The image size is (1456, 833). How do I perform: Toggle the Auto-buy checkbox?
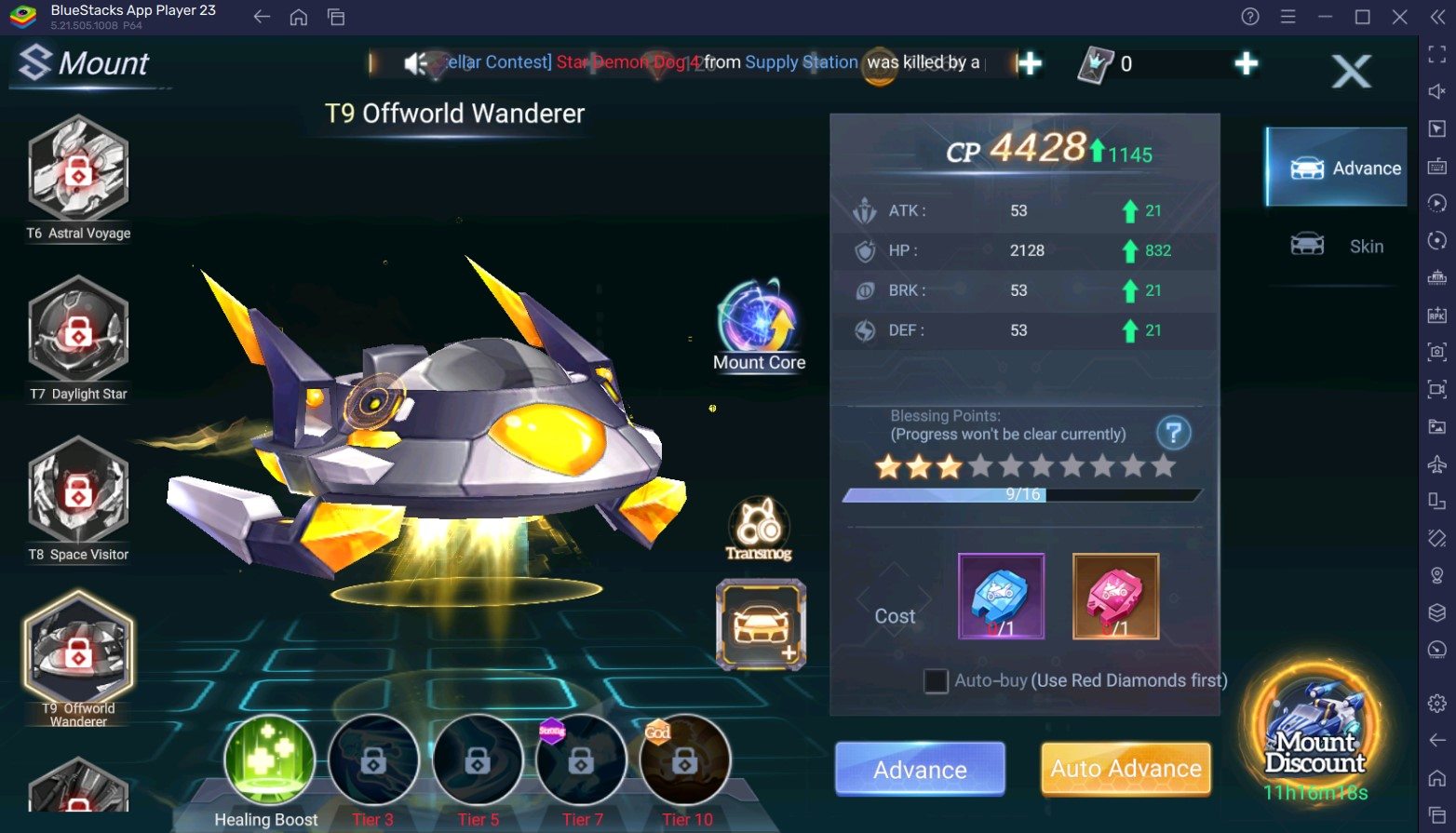coord(936,680)
